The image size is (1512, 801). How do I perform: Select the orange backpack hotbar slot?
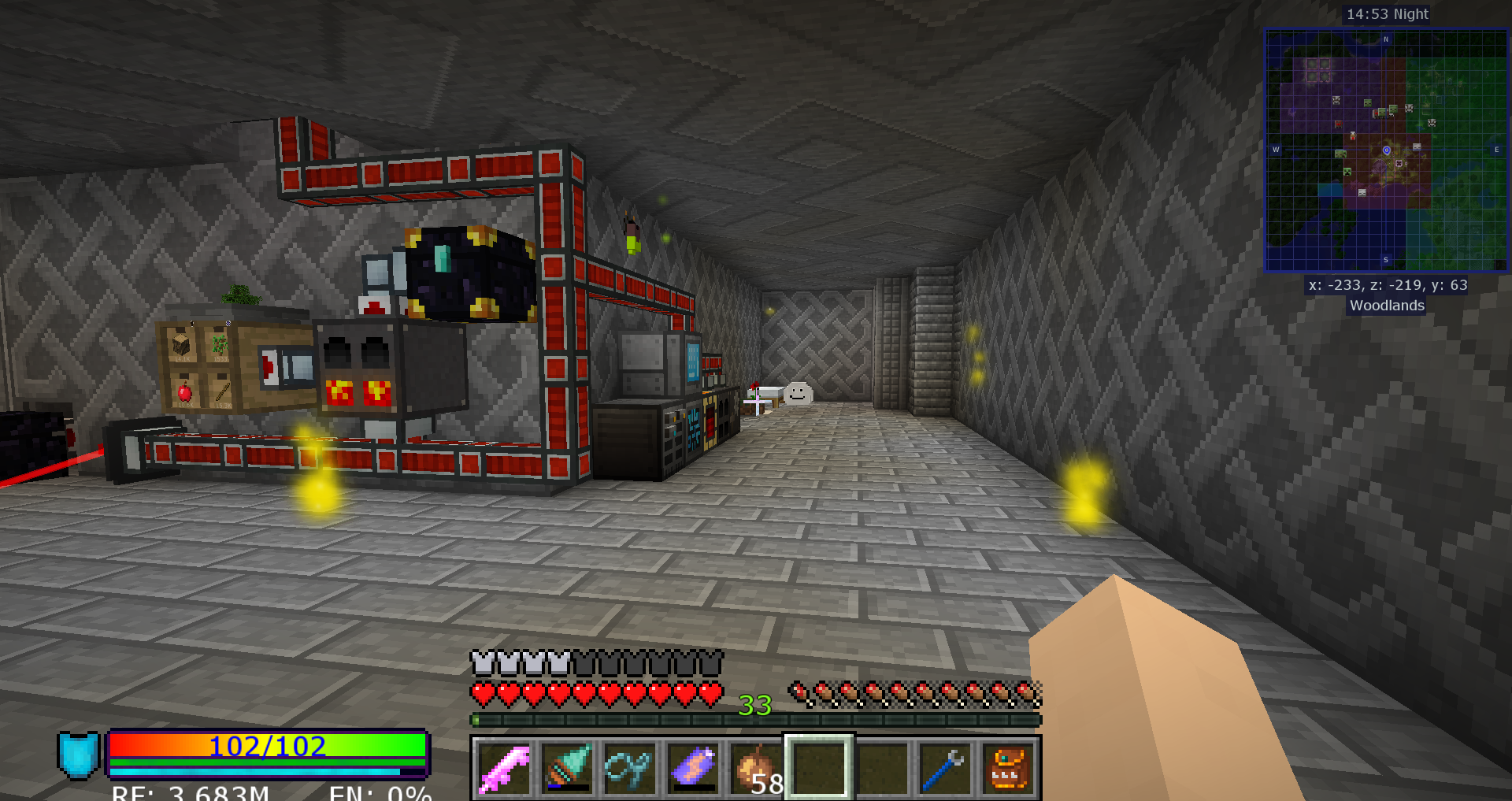coord(1008,768)
